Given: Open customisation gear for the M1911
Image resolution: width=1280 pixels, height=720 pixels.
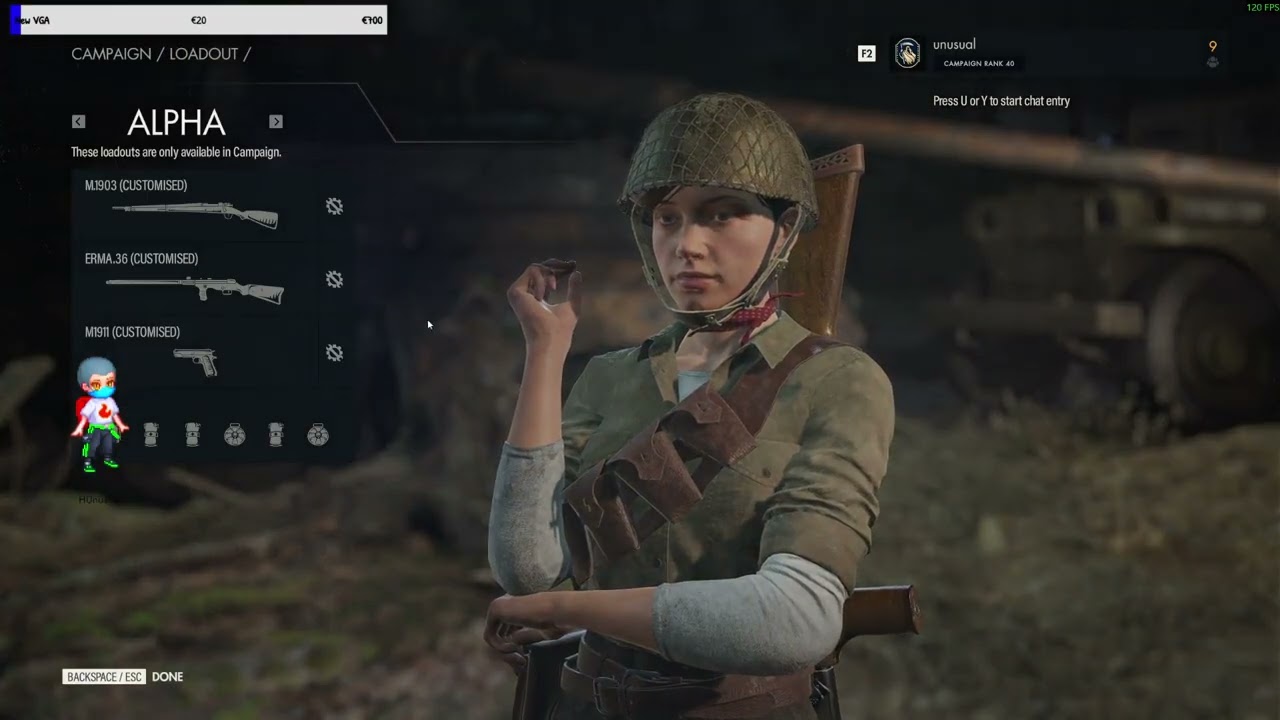Looking at the screenshot, I should [x=334, y=353].
